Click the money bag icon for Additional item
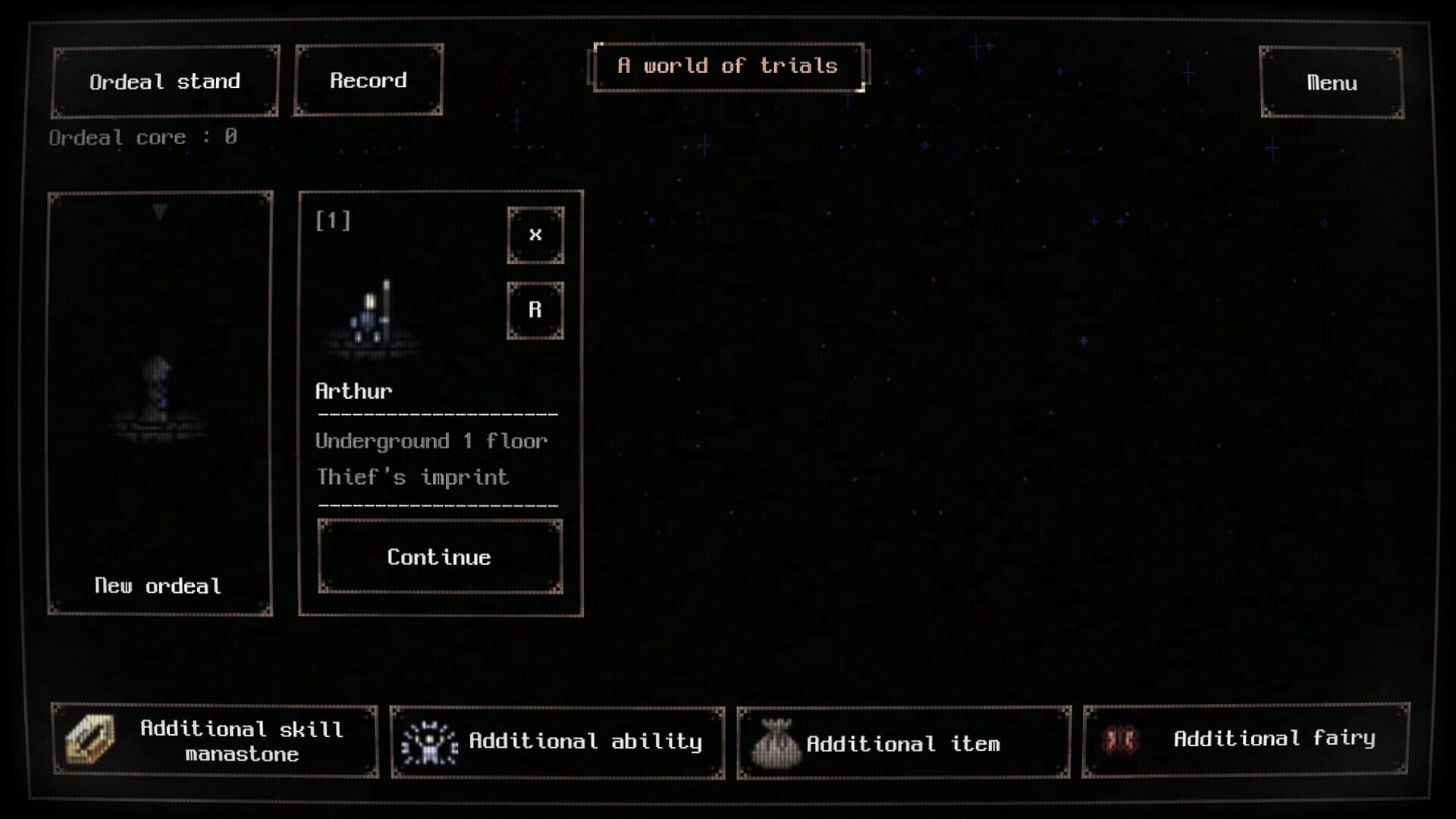 [x=775, y=742]
